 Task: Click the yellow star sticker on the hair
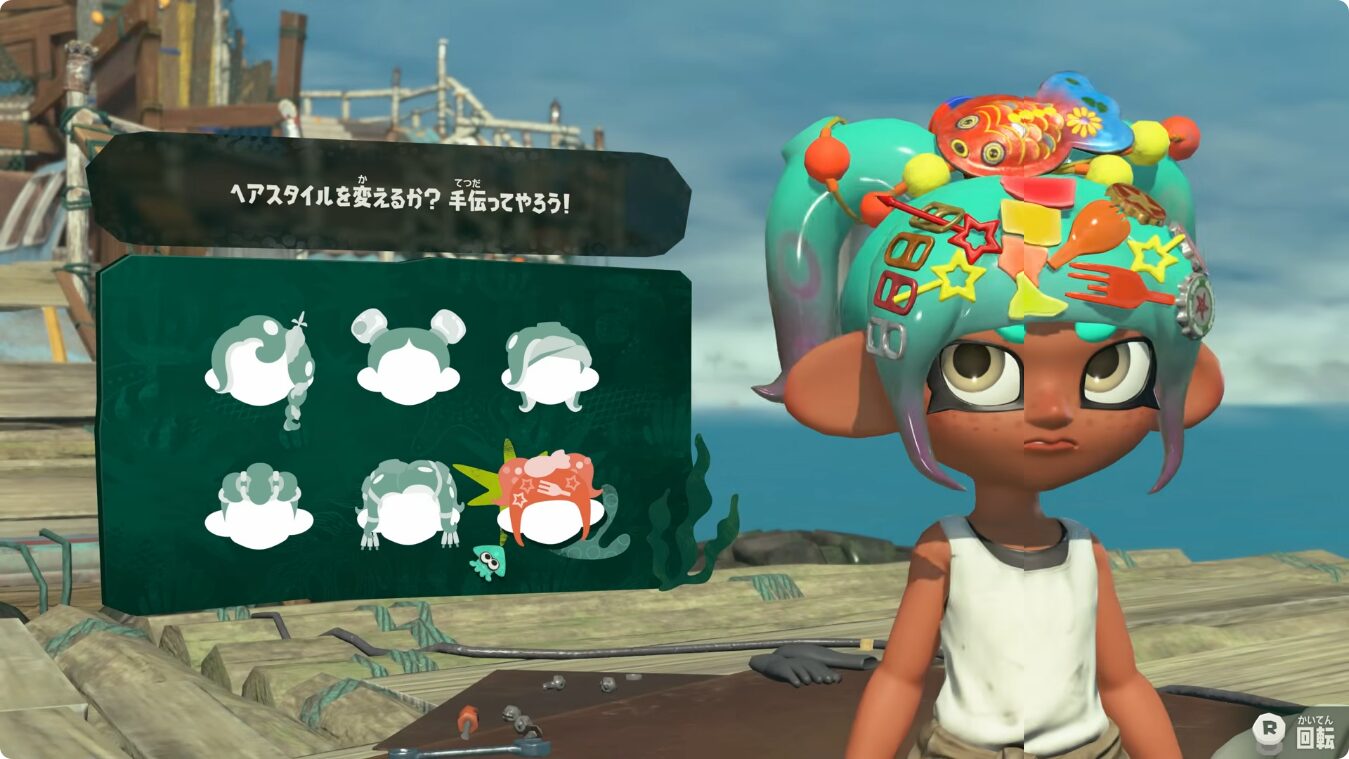pos(957,274)
